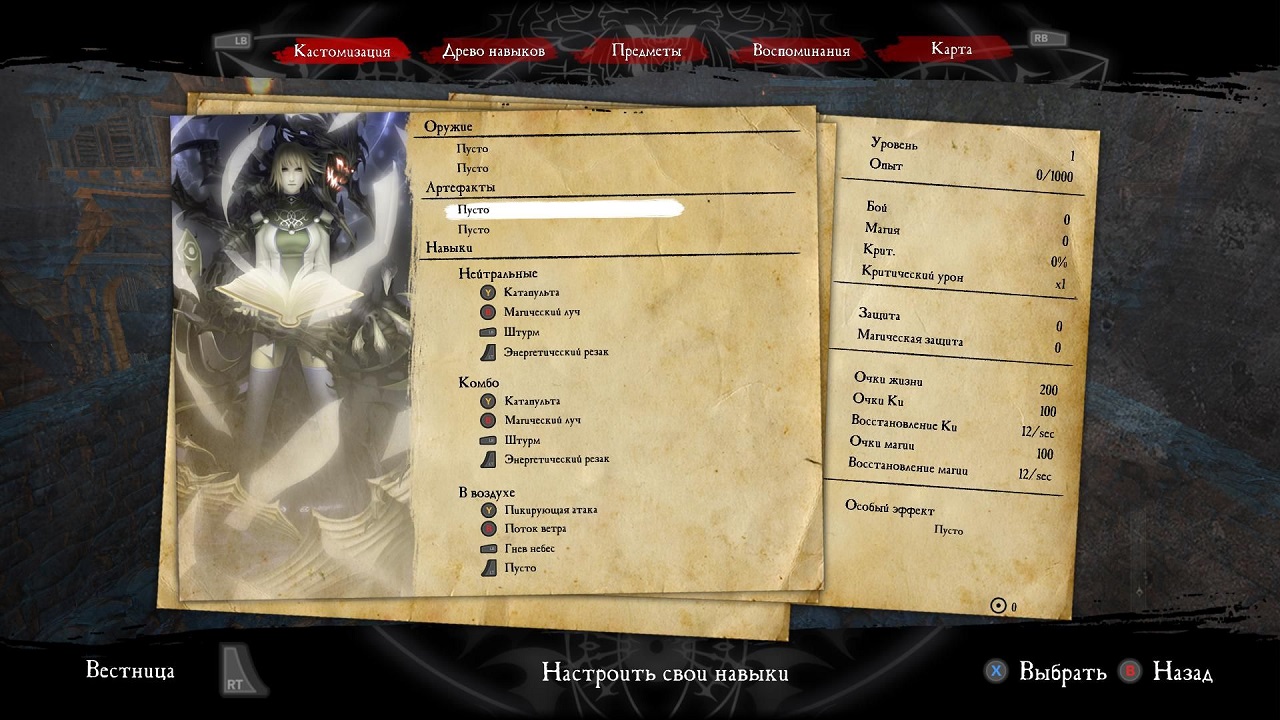Choose Катапульта under Нейтральные skills
This screenshot has height=720, width=1280.
[x=531, y=293]
